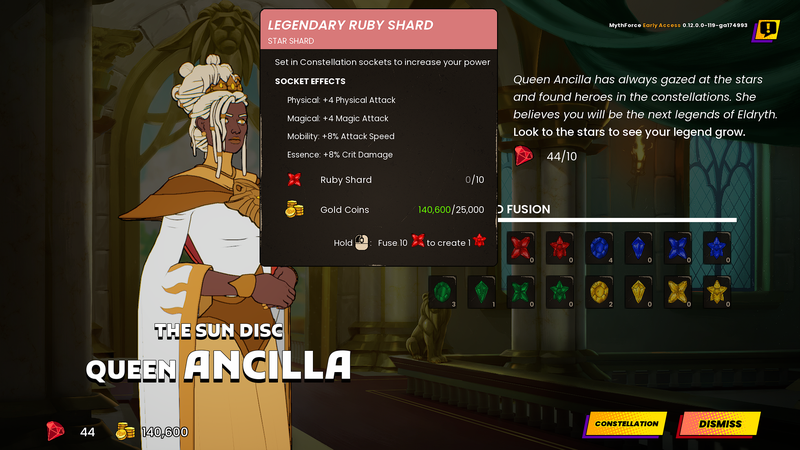
Task: Select the red four-point ruby shard slot
Action: tap(522, 246)
